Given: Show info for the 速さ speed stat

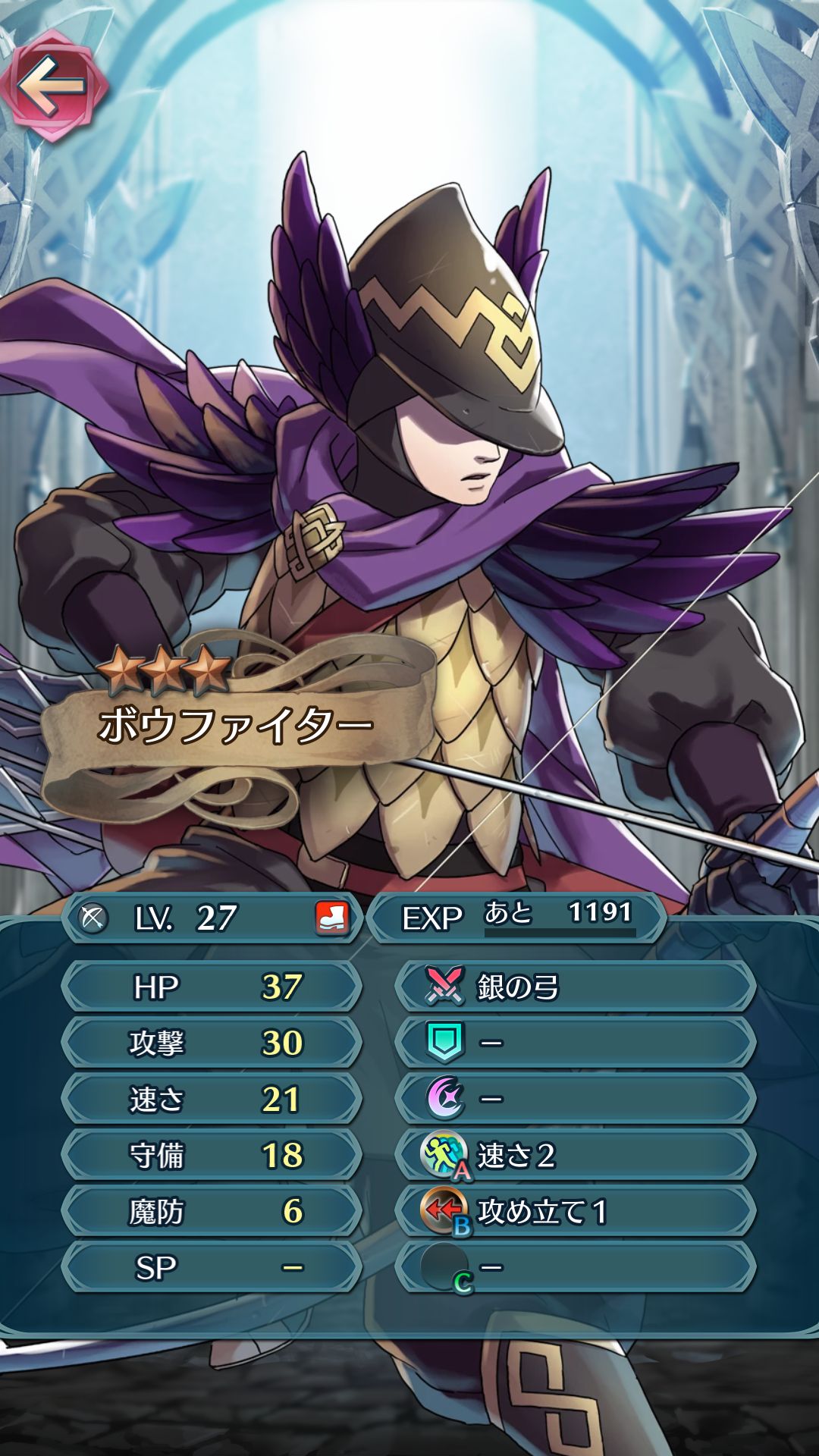Looking at the screenshot, I should 211,1099.
